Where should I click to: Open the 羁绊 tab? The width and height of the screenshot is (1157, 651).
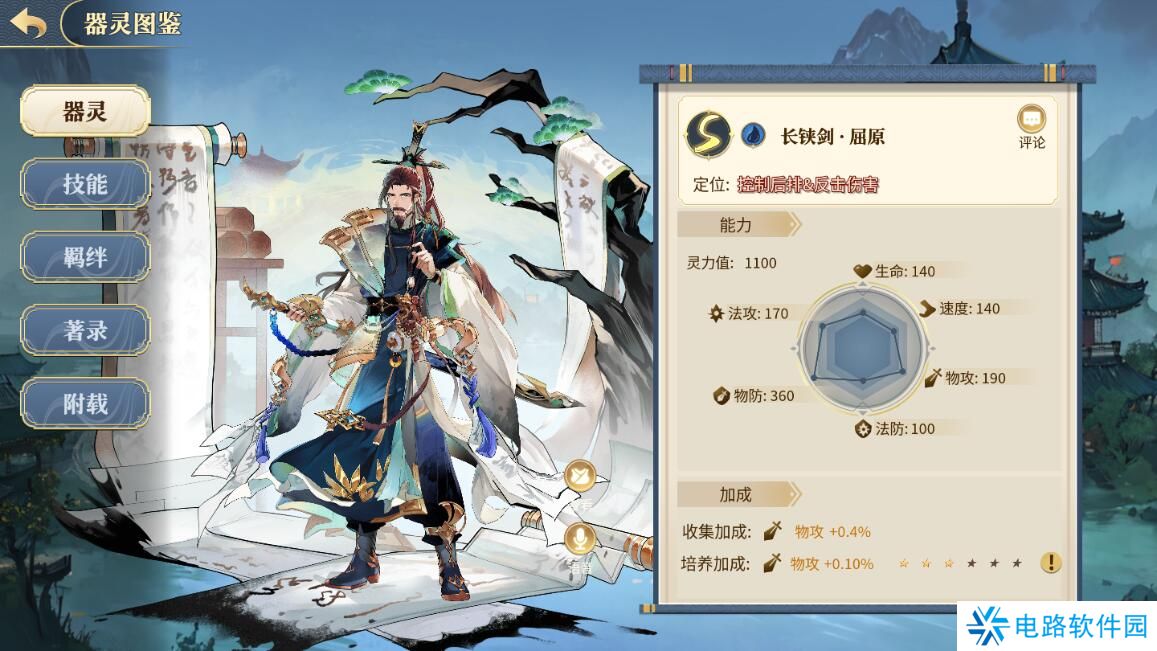[85, 257]
